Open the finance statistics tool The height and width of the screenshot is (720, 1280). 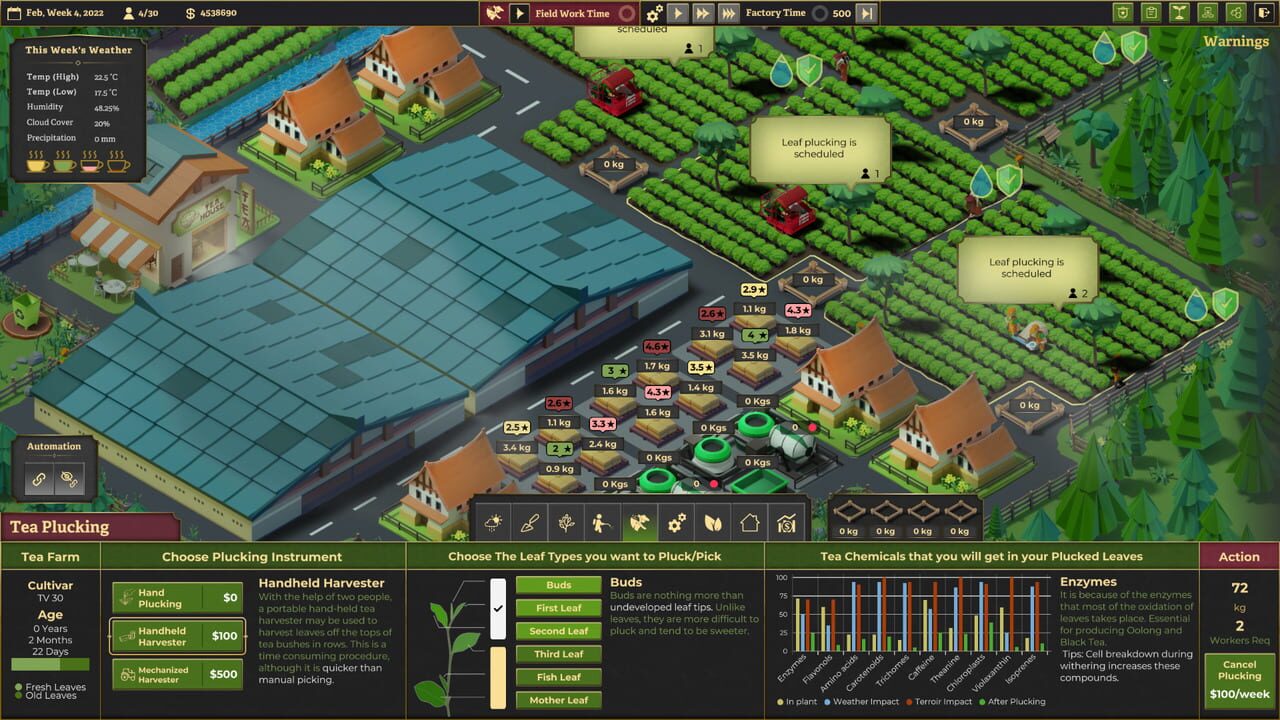pos(786,522)
